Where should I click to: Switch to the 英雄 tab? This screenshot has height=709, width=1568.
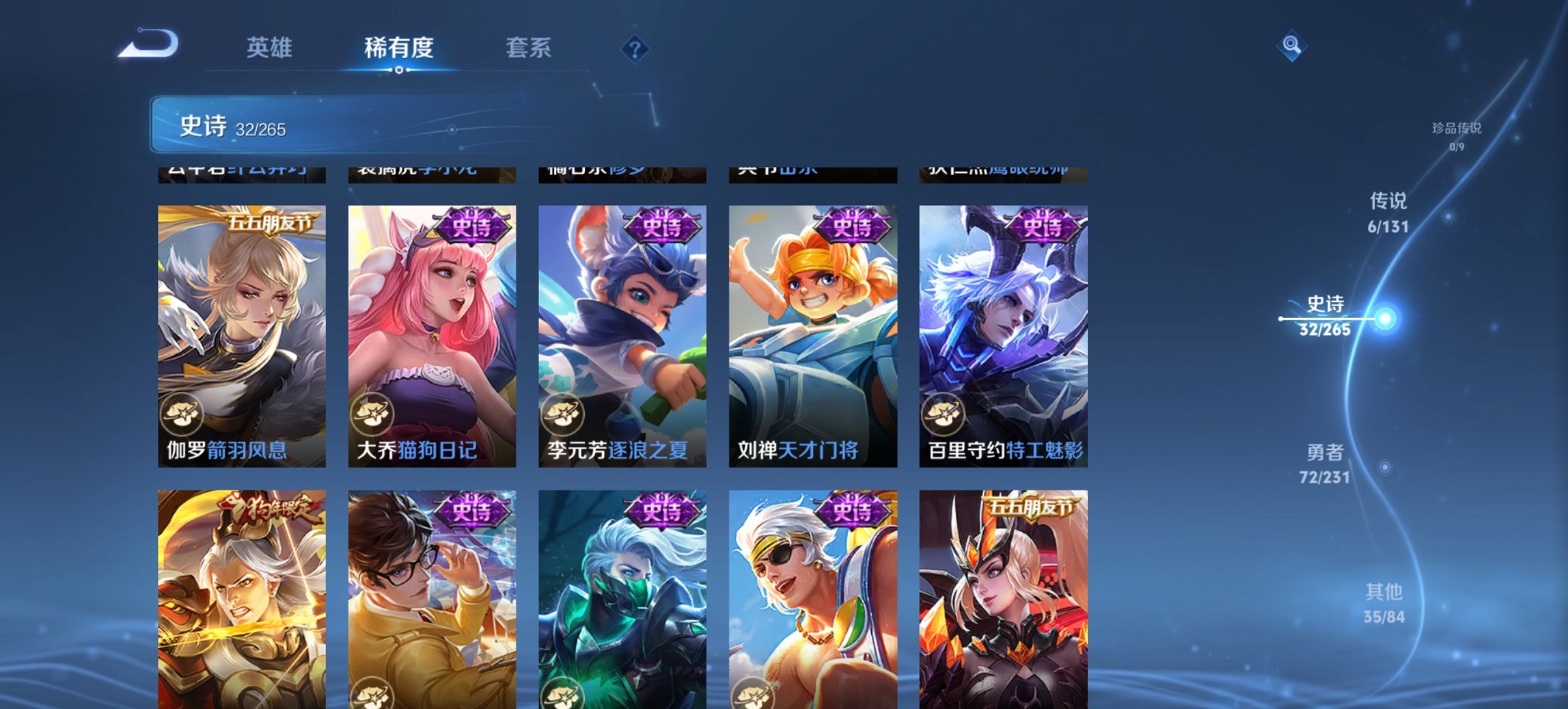[x=271, y=48]
